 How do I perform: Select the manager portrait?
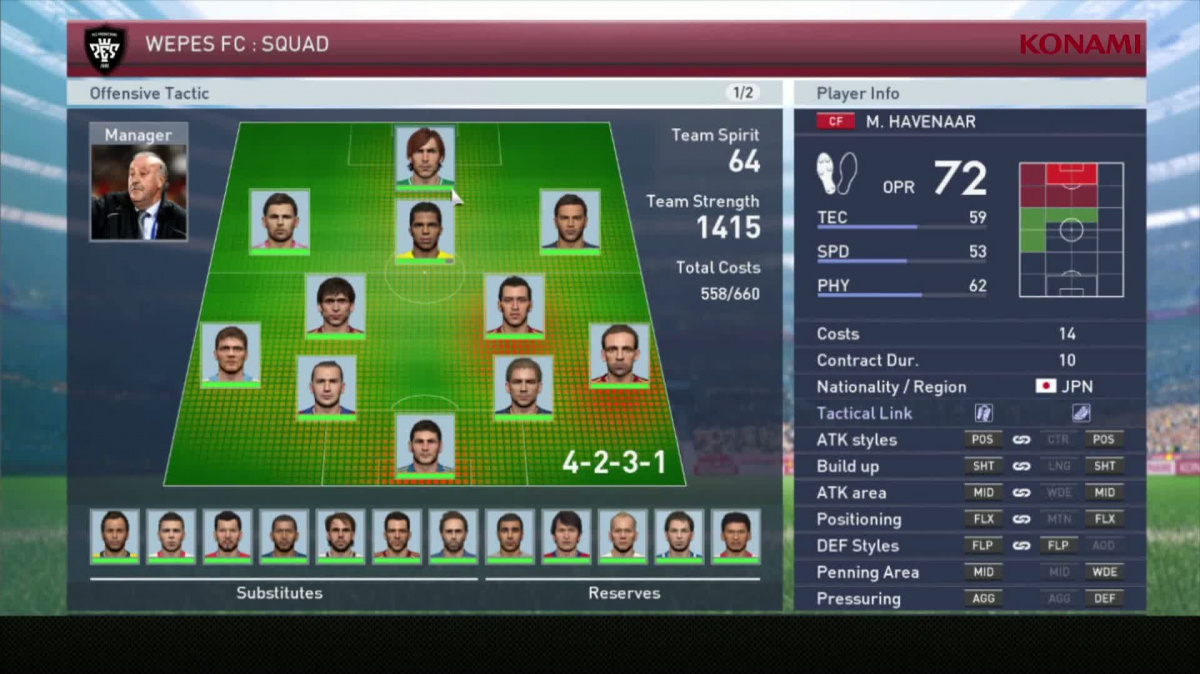pyautogui.click(x=138, y=191)
